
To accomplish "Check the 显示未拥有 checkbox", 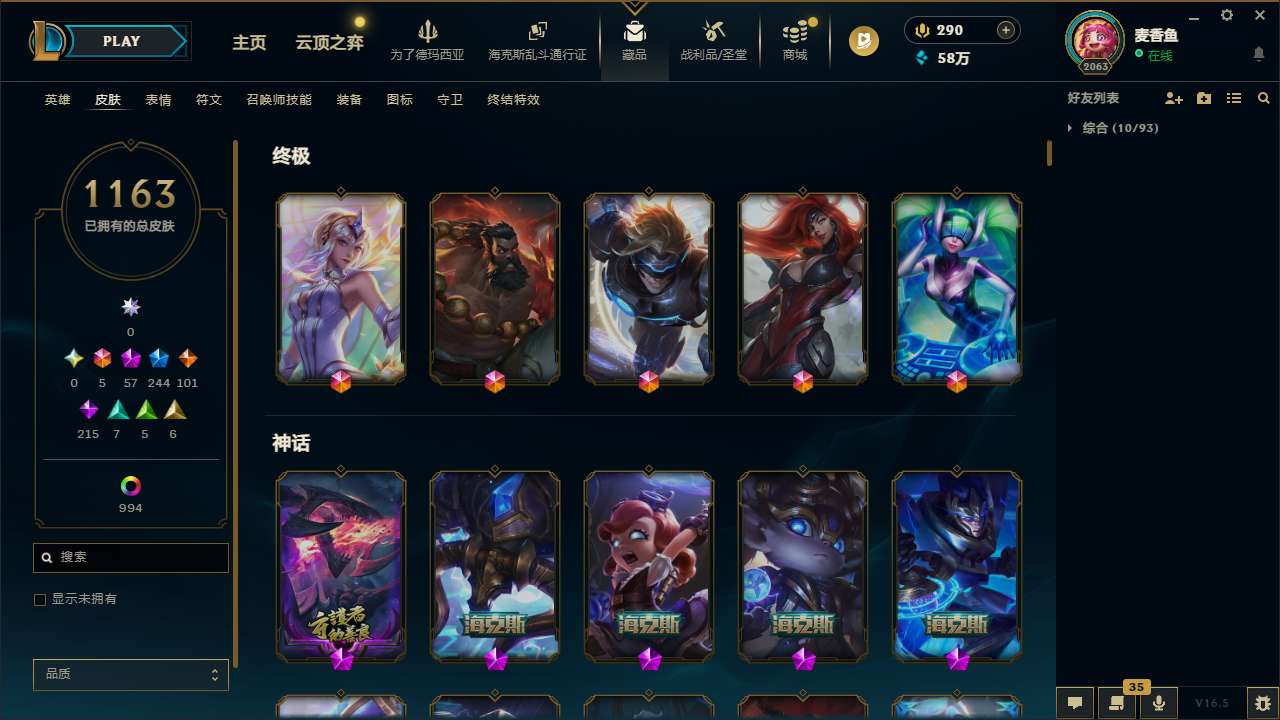I will coord(40,599).
